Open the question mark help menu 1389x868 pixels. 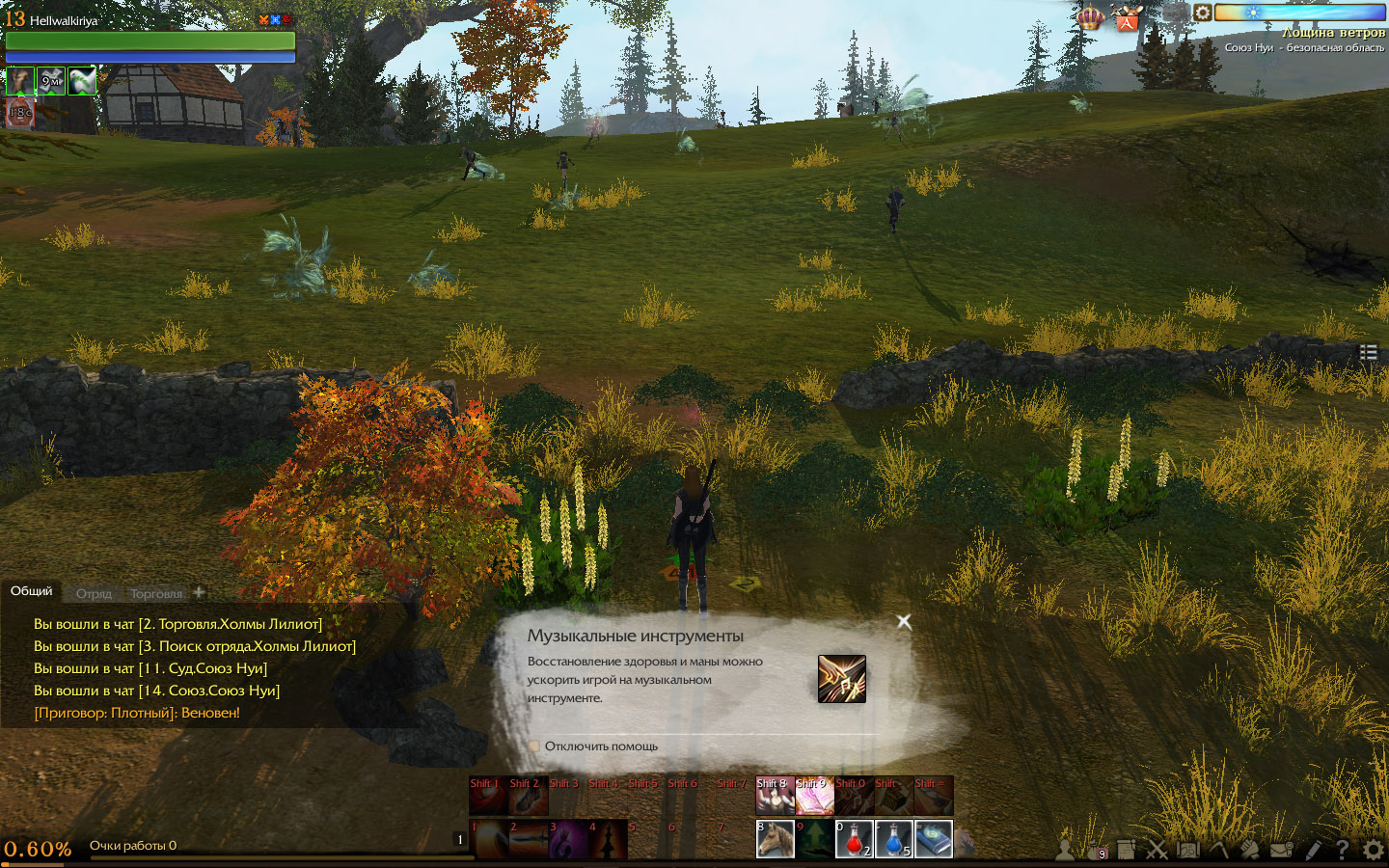point(1342,850)
